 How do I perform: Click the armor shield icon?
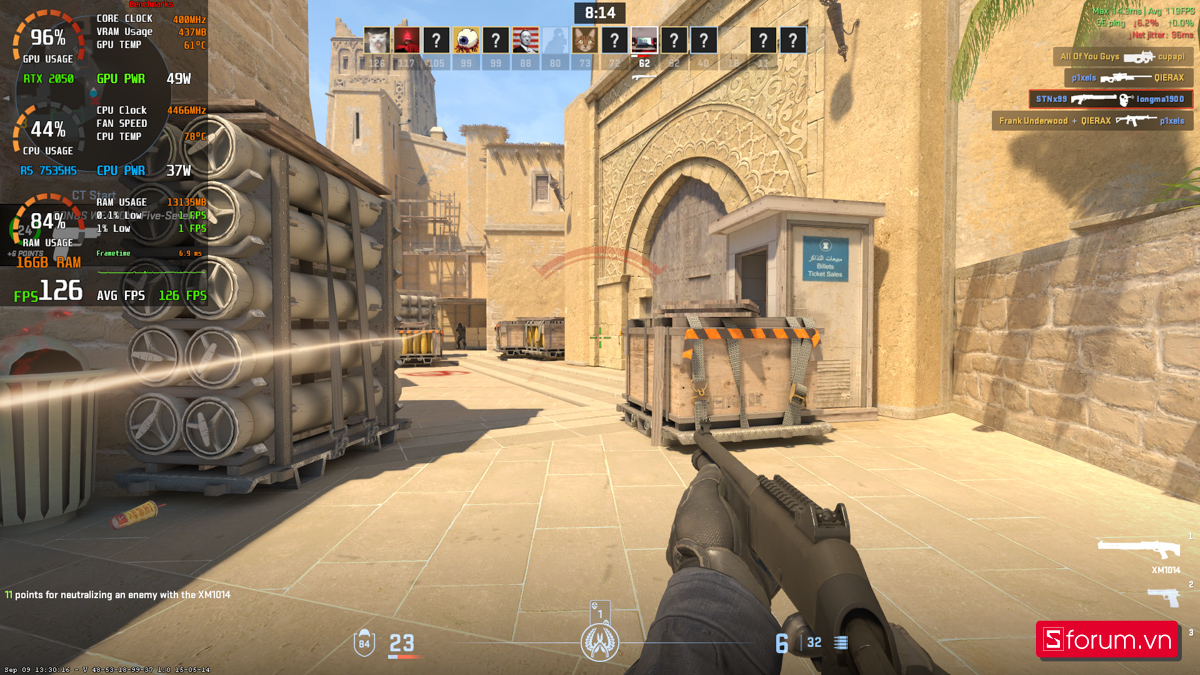[364, 642]
